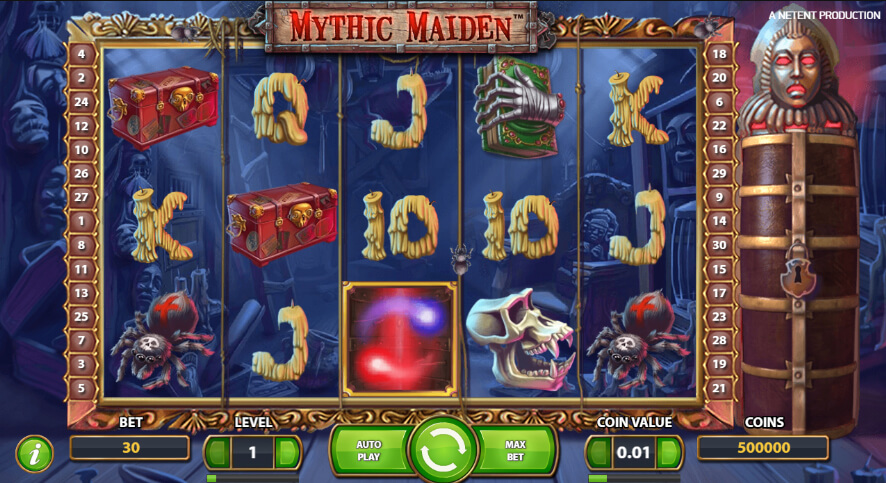Highlight payline 30 marker
The height and width of the screenshot is (483, 886).
pyautogui.click(x=719, y=245)
